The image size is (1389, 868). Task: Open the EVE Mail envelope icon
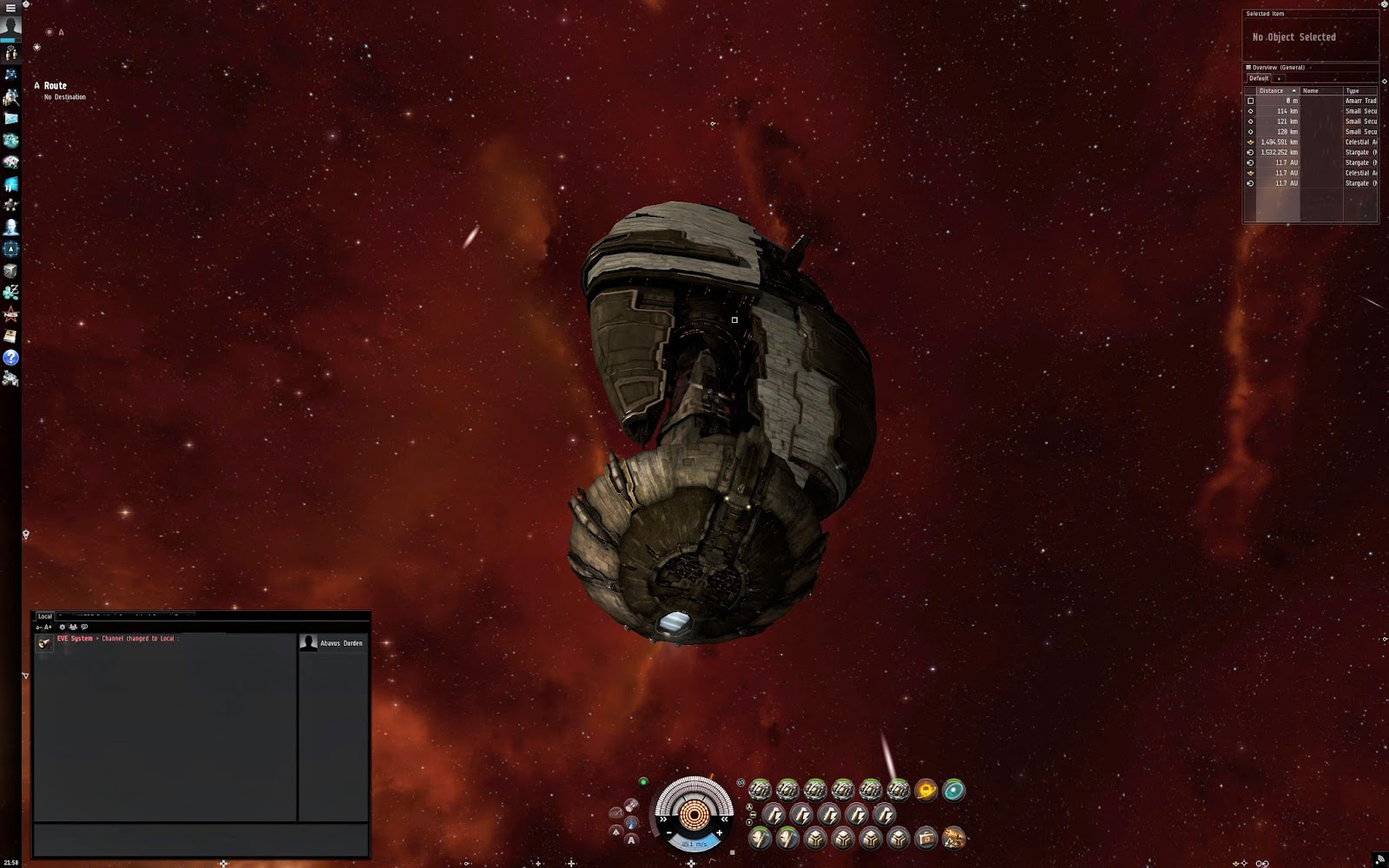(10, 118)
